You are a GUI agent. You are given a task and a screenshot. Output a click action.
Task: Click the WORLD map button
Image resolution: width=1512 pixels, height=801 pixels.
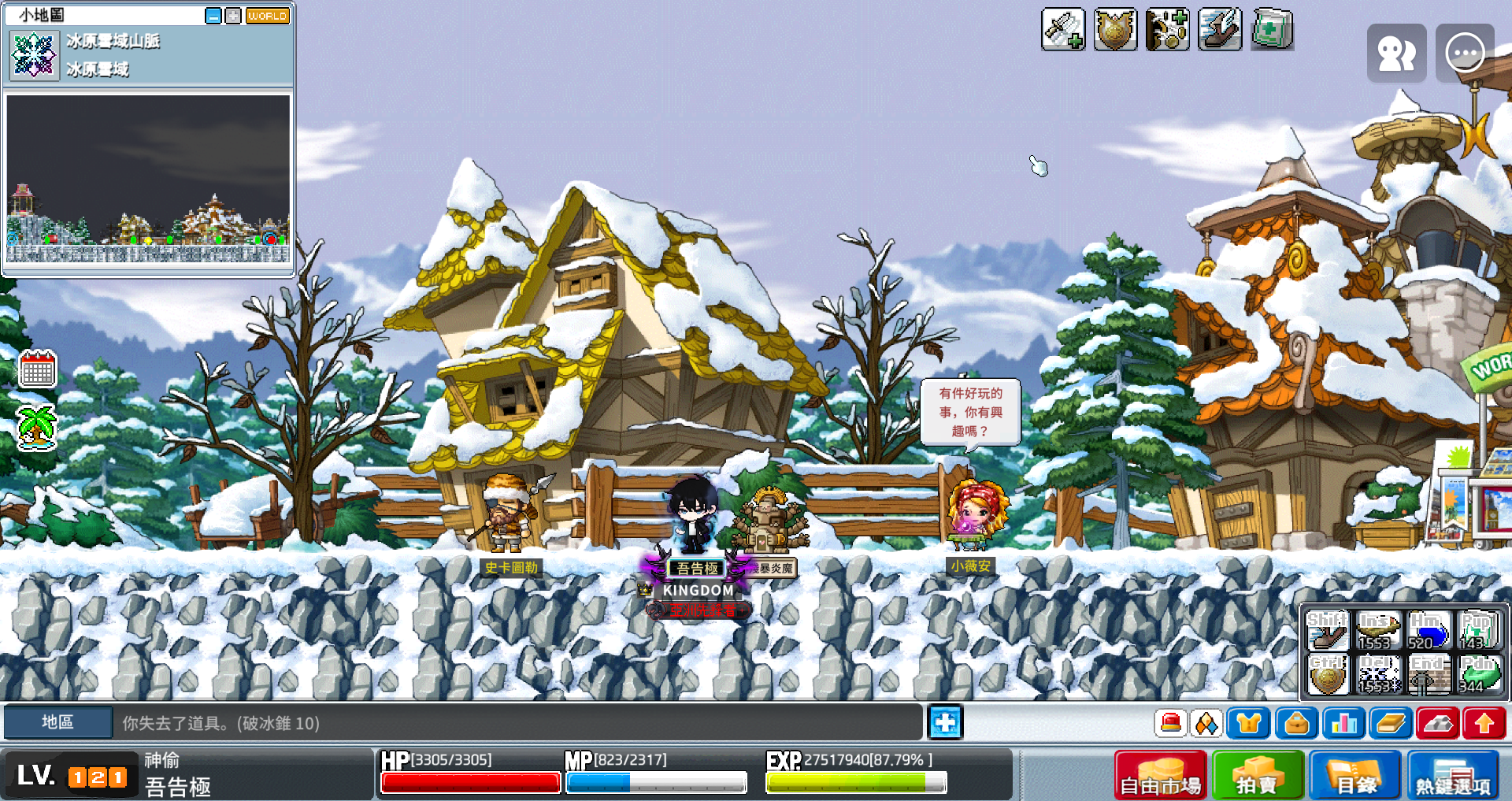click(x=268, y=16)
